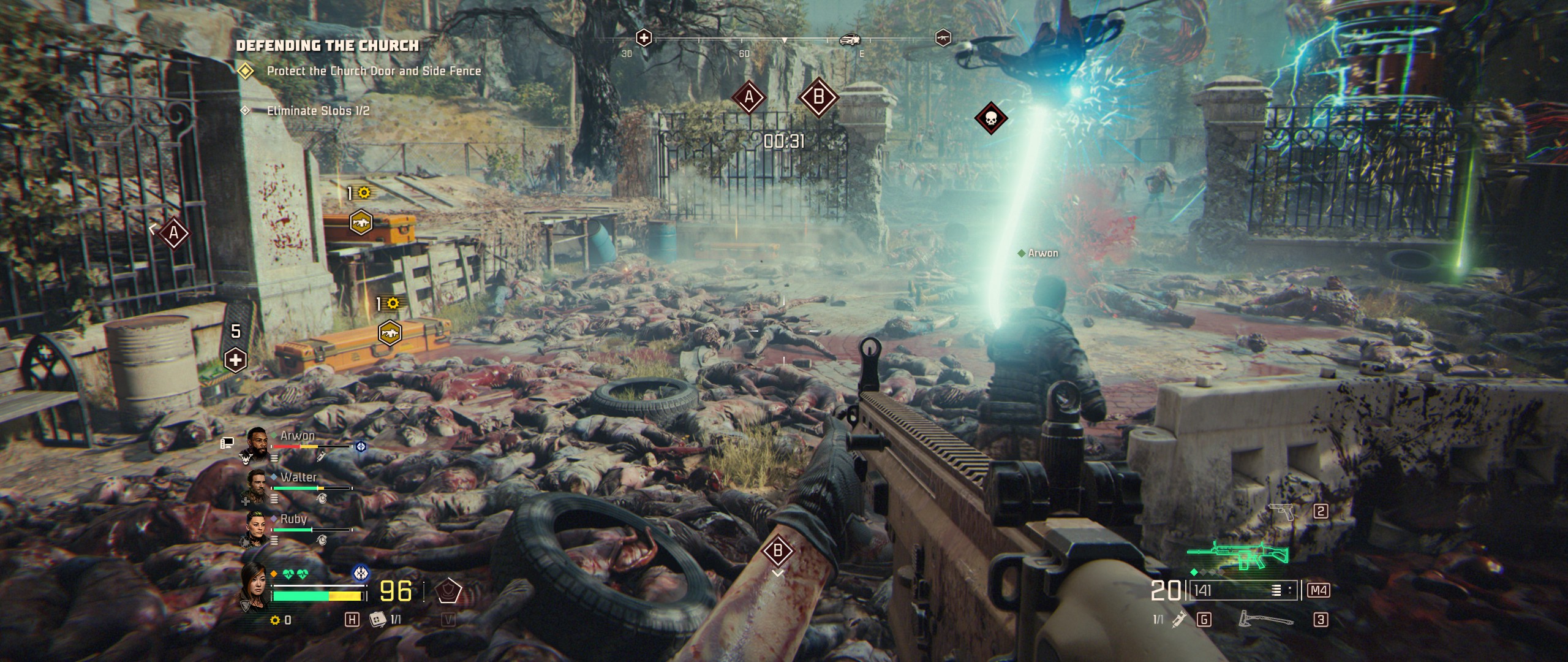
Task: Use the syringe item slot
Action: coord(1177,620)
